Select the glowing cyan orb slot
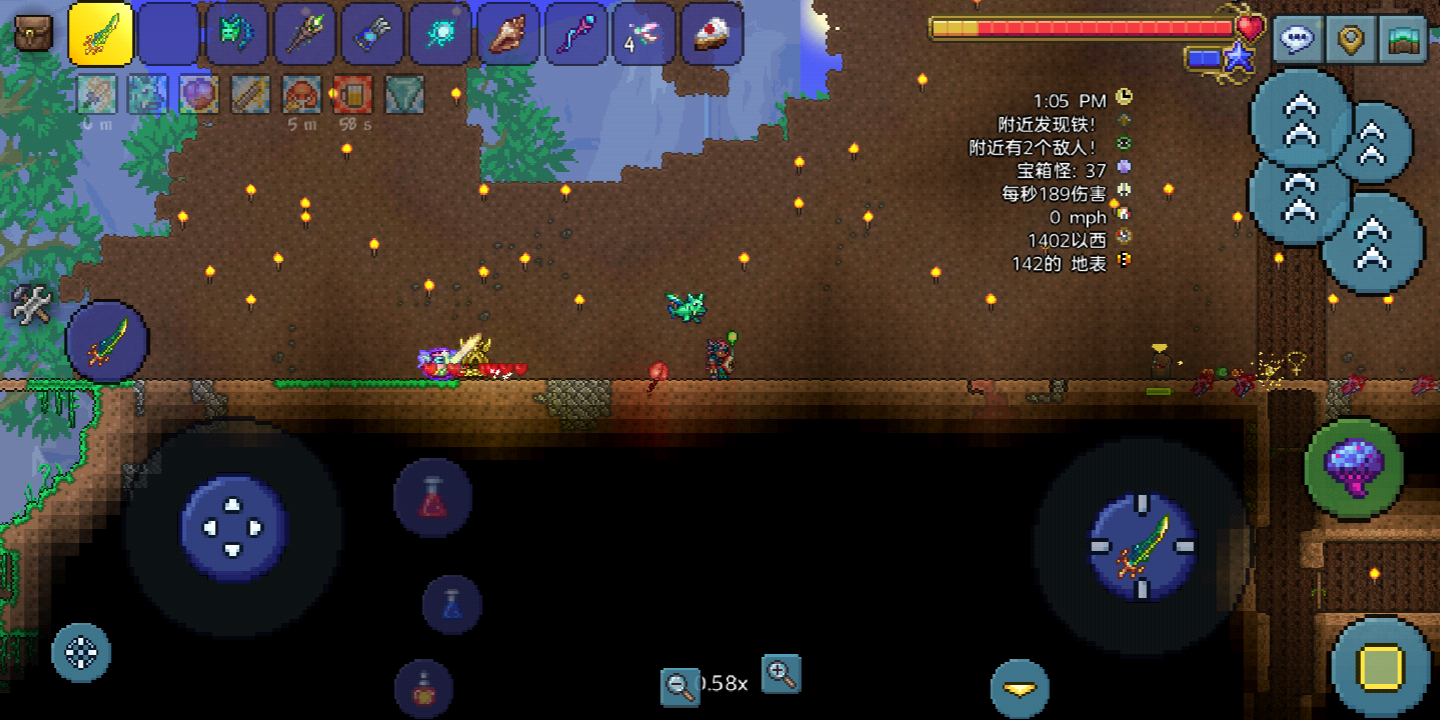Screen dimensions: 1440x720 440,34
